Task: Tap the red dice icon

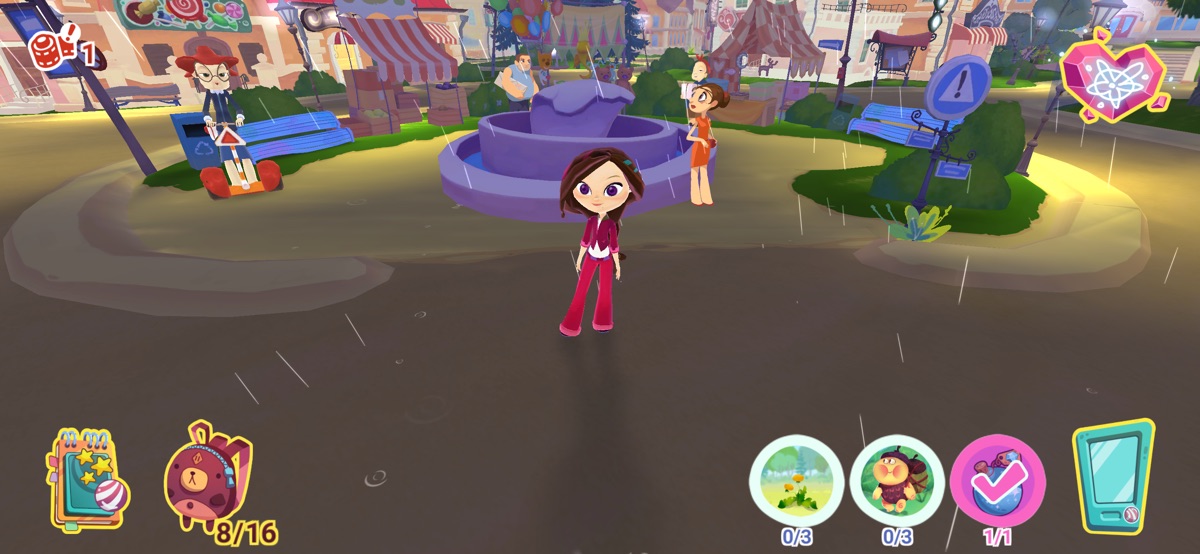Action: 47,50
